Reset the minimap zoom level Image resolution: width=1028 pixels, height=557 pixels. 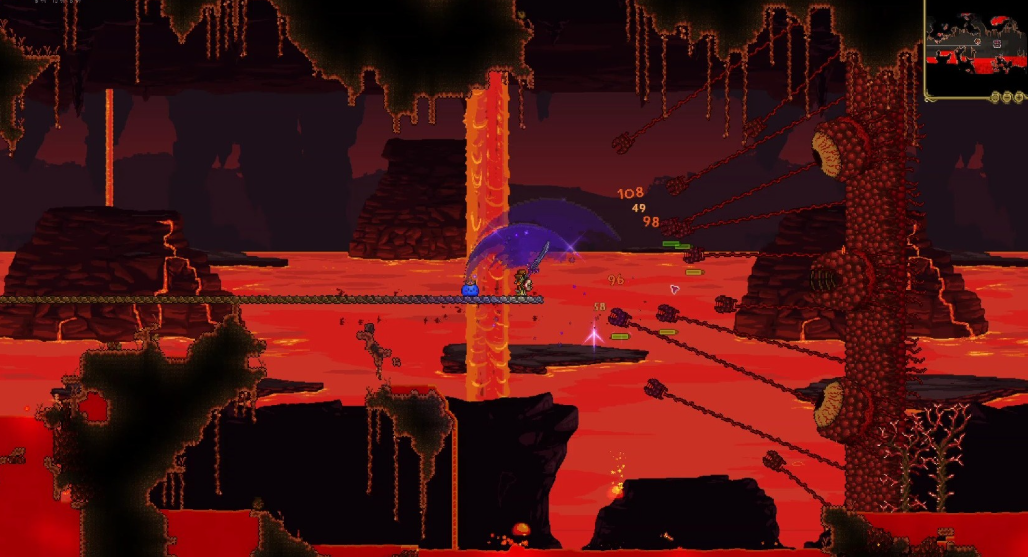(x=995, y=97)
